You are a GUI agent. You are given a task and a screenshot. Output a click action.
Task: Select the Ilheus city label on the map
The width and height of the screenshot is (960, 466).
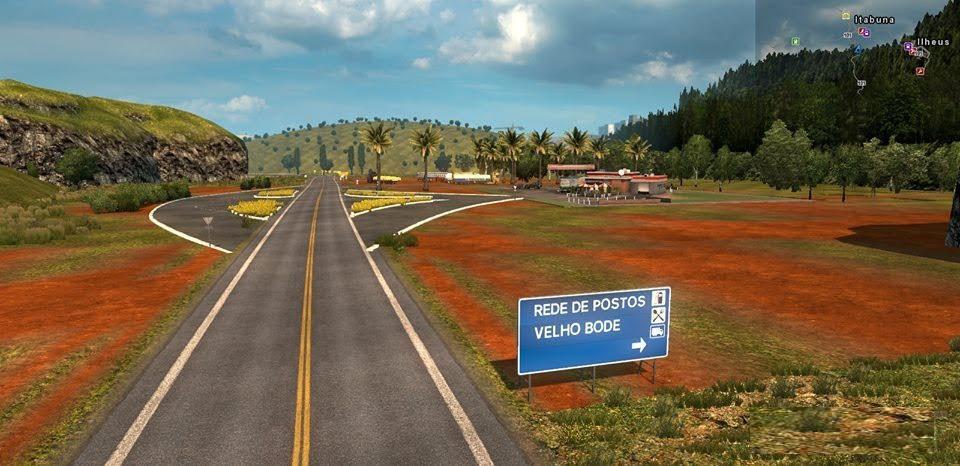(x=932, y=43)
